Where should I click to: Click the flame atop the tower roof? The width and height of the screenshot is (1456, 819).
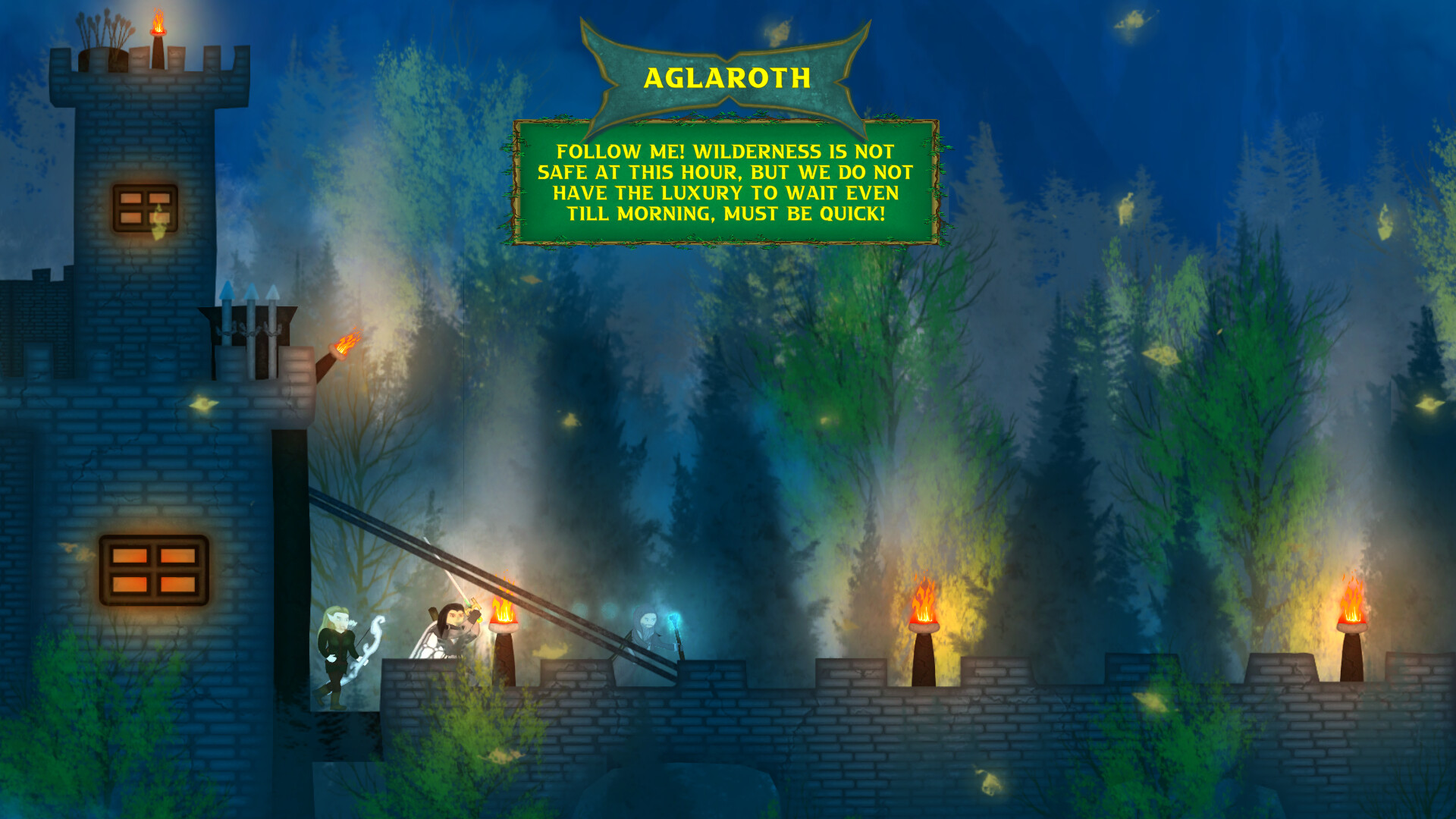pyautogui.click(x=157, y=19)
